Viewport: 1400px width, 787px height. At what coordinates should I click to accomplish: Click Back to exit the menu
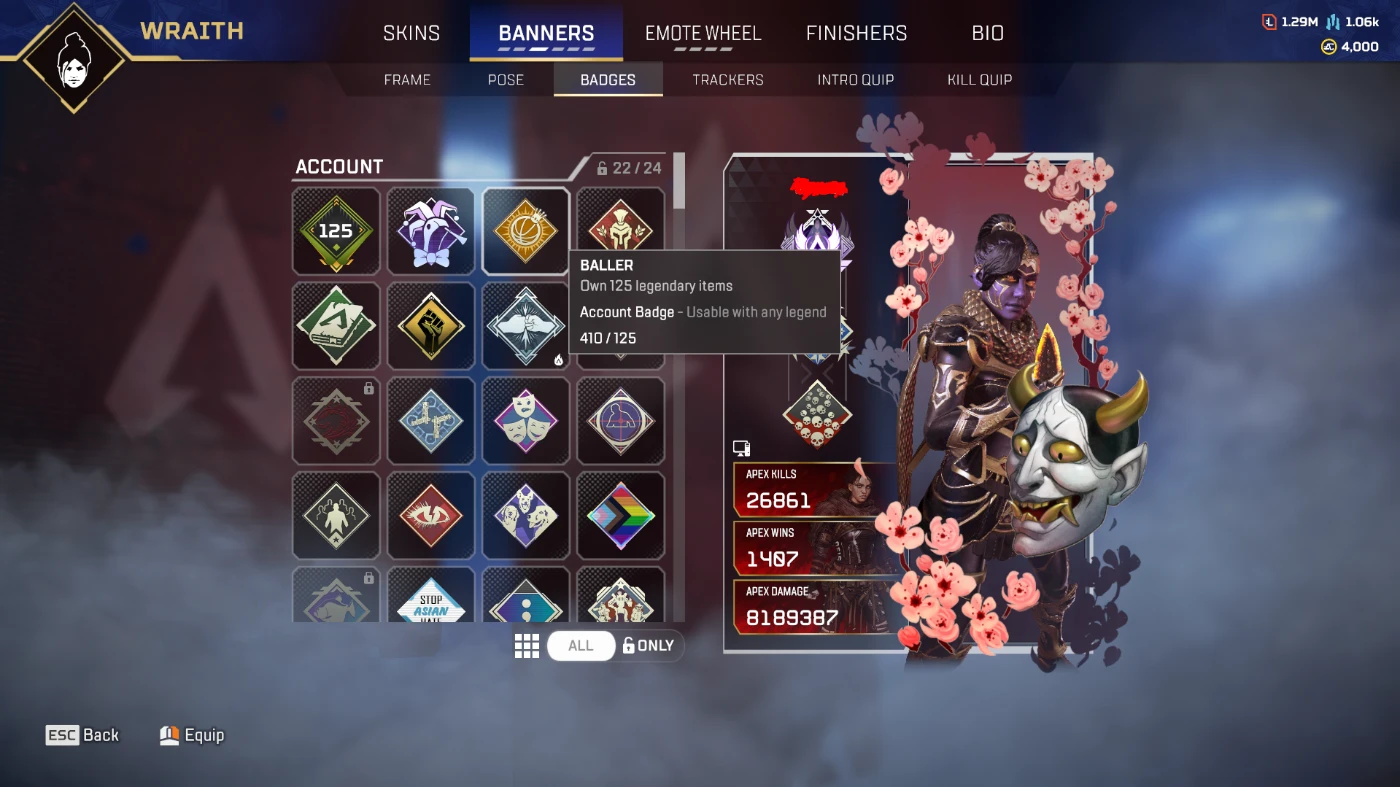(x=84, y=734)
